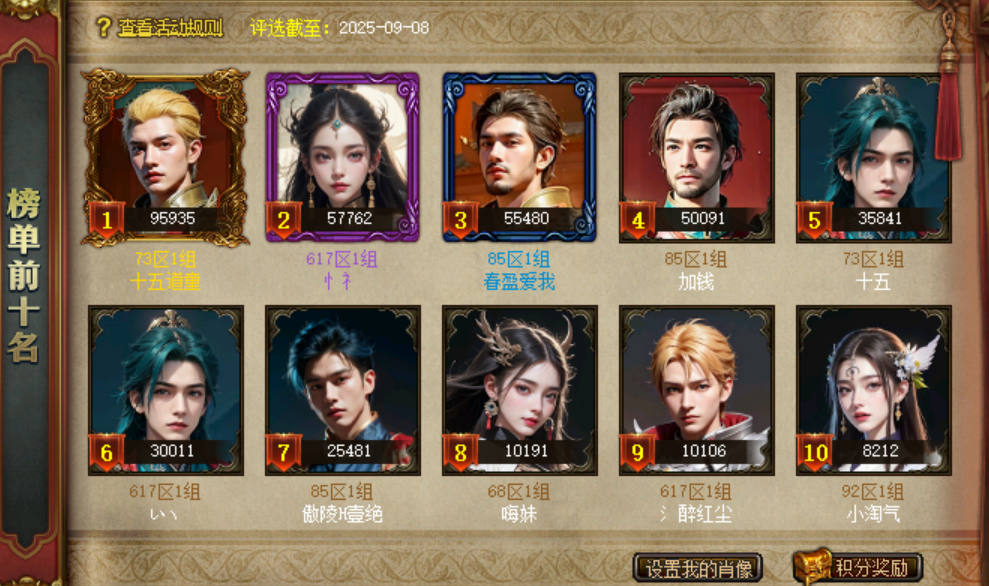Click the rank 4 portrait of 加钱

click(696, 155)
